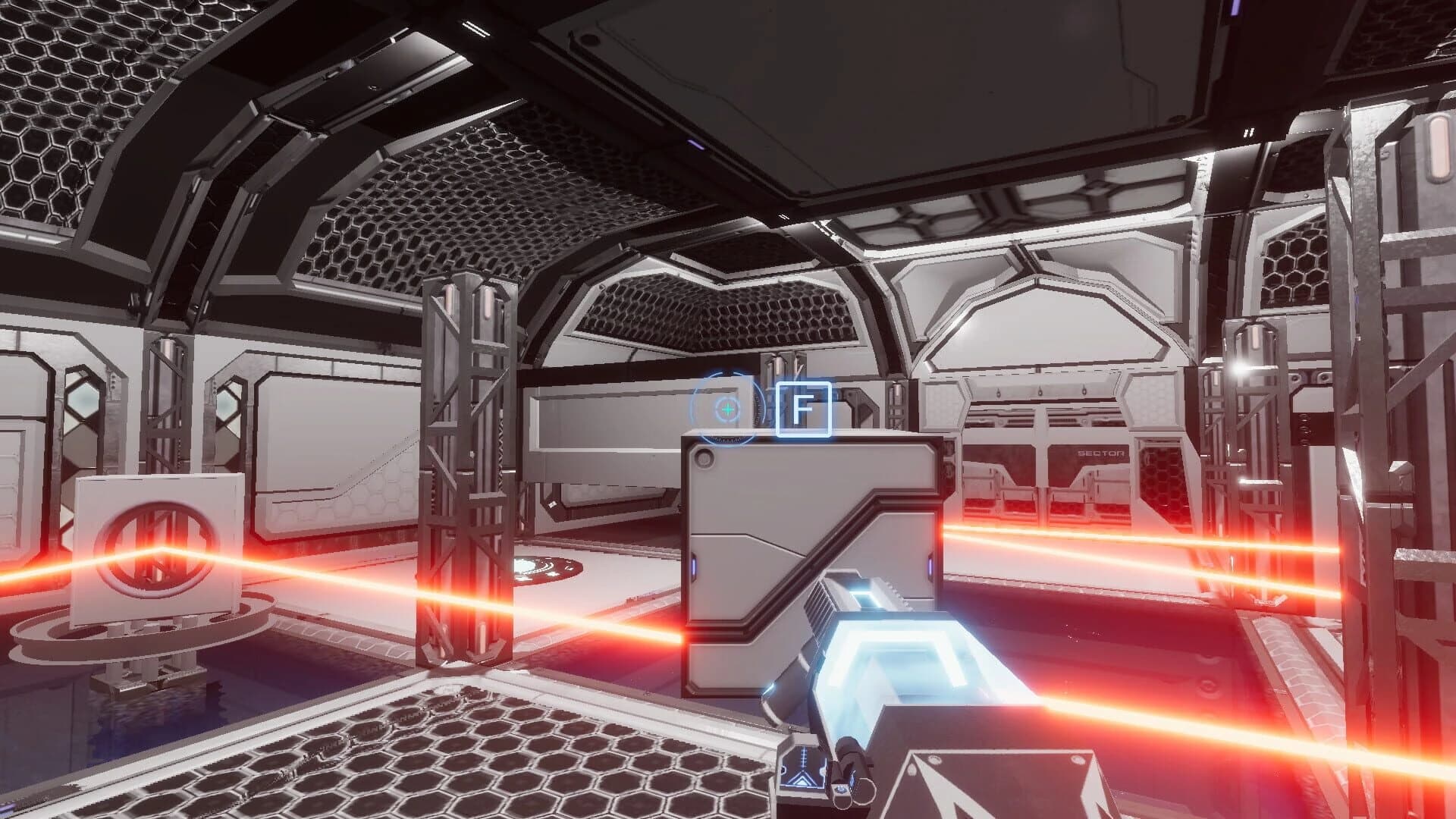This screenshot has height=819, width=1456.
Task: Click the round emblem on the left white panel
Action: pyautogui.click(x=155, y=547)
